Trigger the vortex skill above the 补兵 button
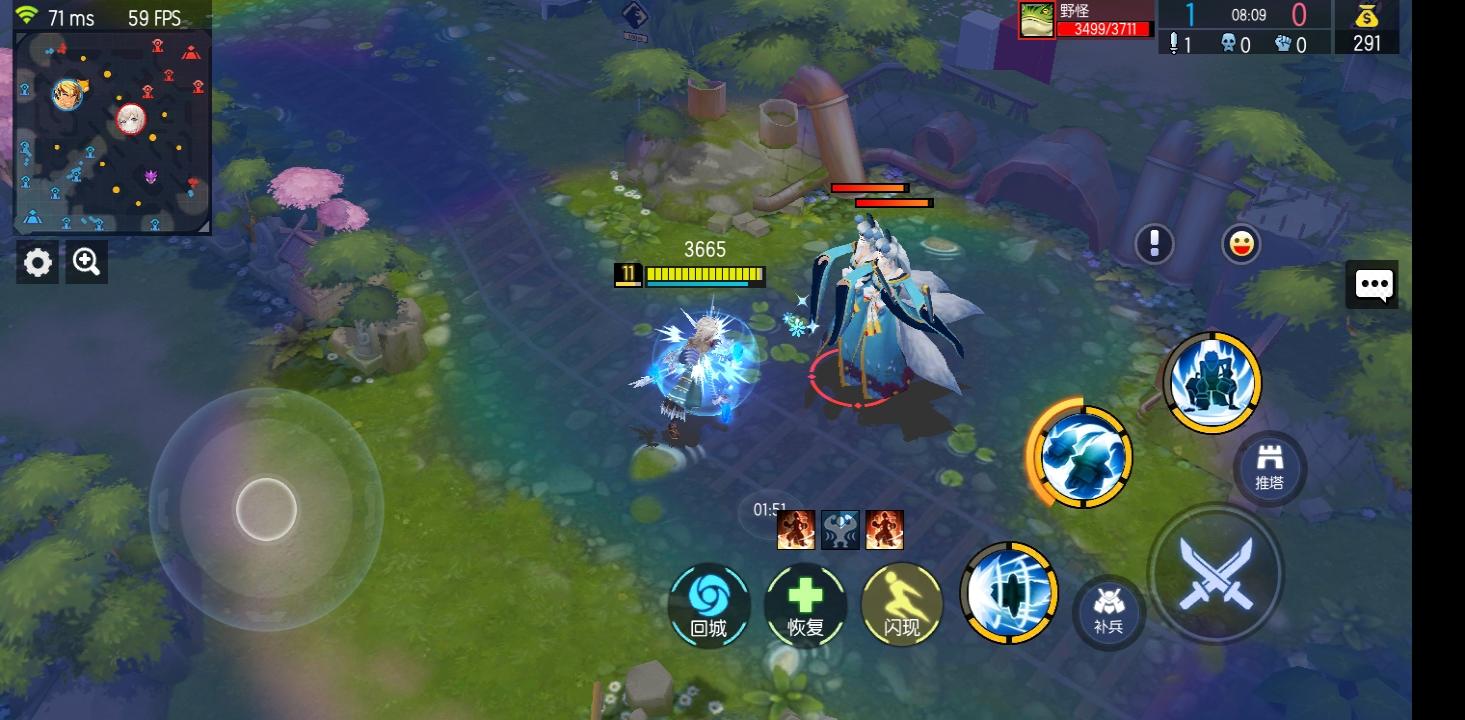Viewport: 1465px width, 720px height. pyautogui.click(x=1009, y=592)
